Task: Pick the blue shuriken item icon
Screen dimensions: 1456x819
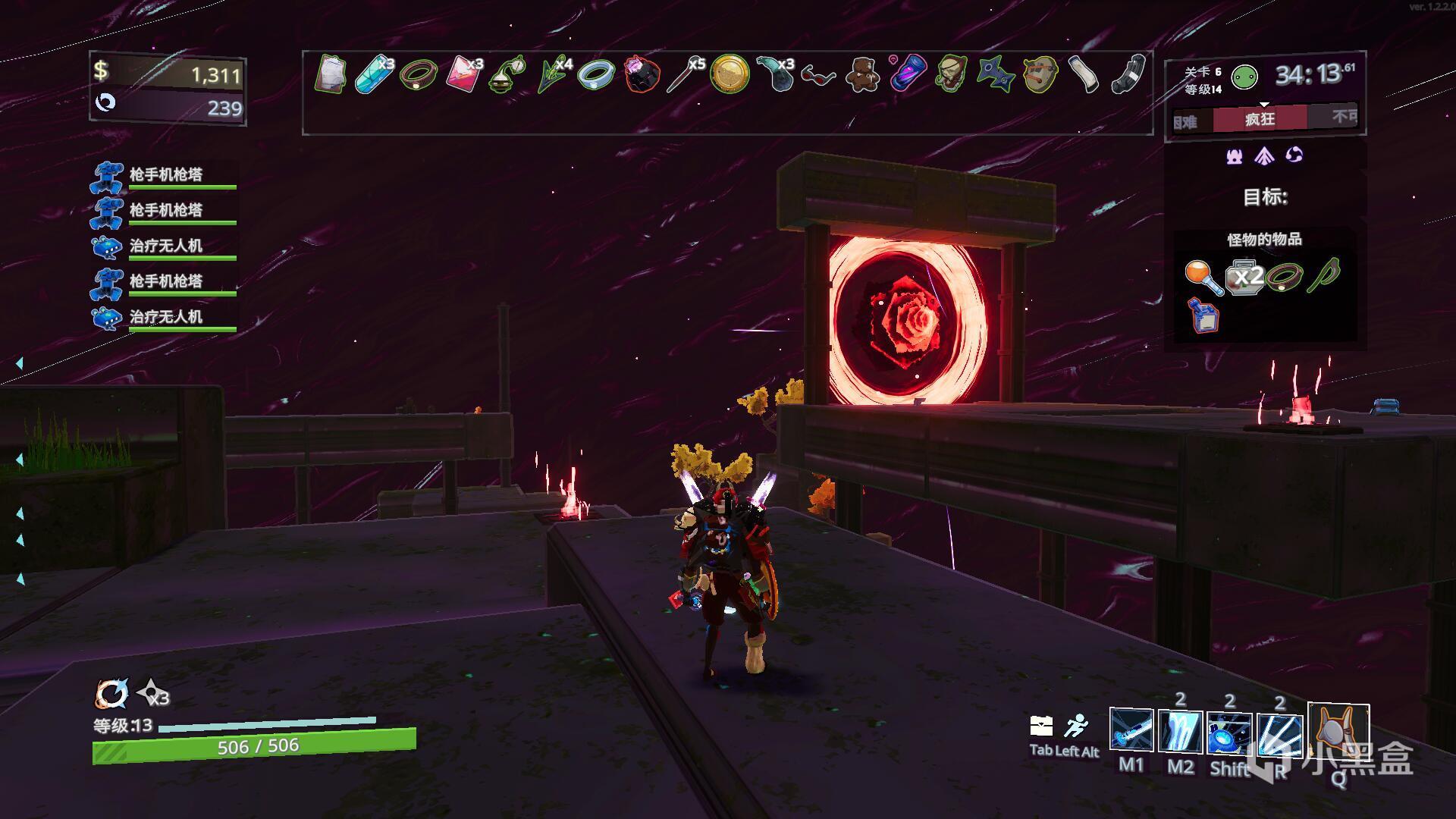Action: click(995, 74)
